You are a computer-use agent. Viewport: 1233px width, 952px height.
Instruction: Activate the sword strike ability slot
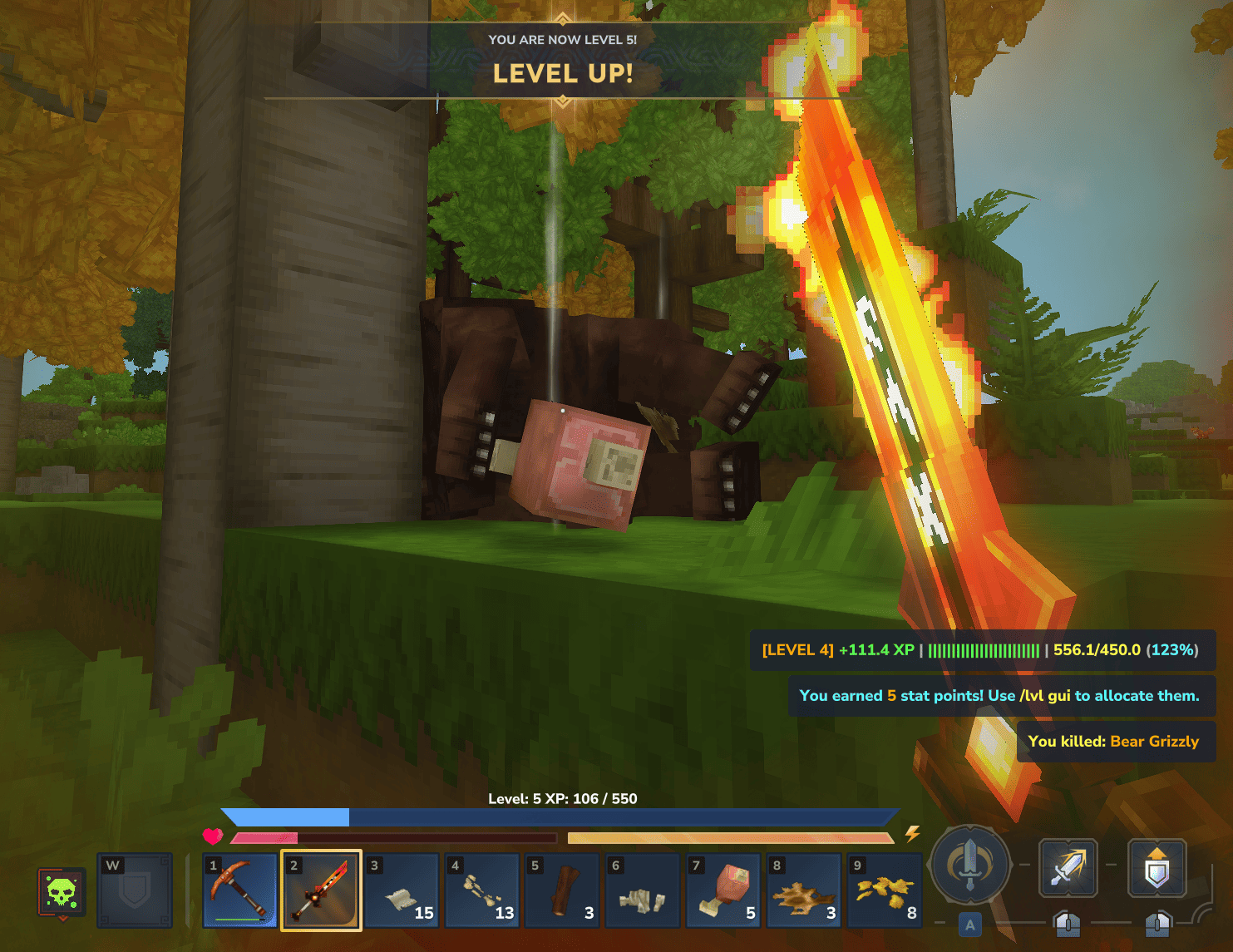(1068, 868)
